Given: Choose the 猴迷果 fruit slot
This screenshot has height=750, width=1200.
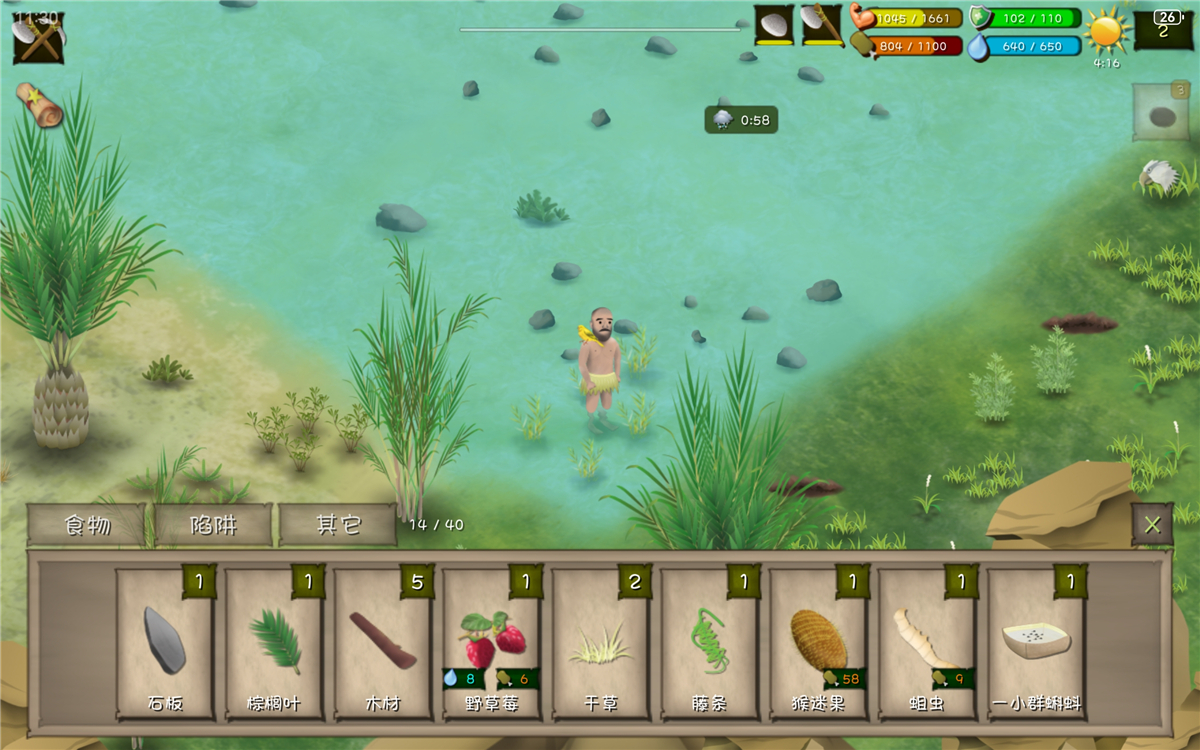Looking at the screenshot, I should pyautogui.click(x=819, y=645).
